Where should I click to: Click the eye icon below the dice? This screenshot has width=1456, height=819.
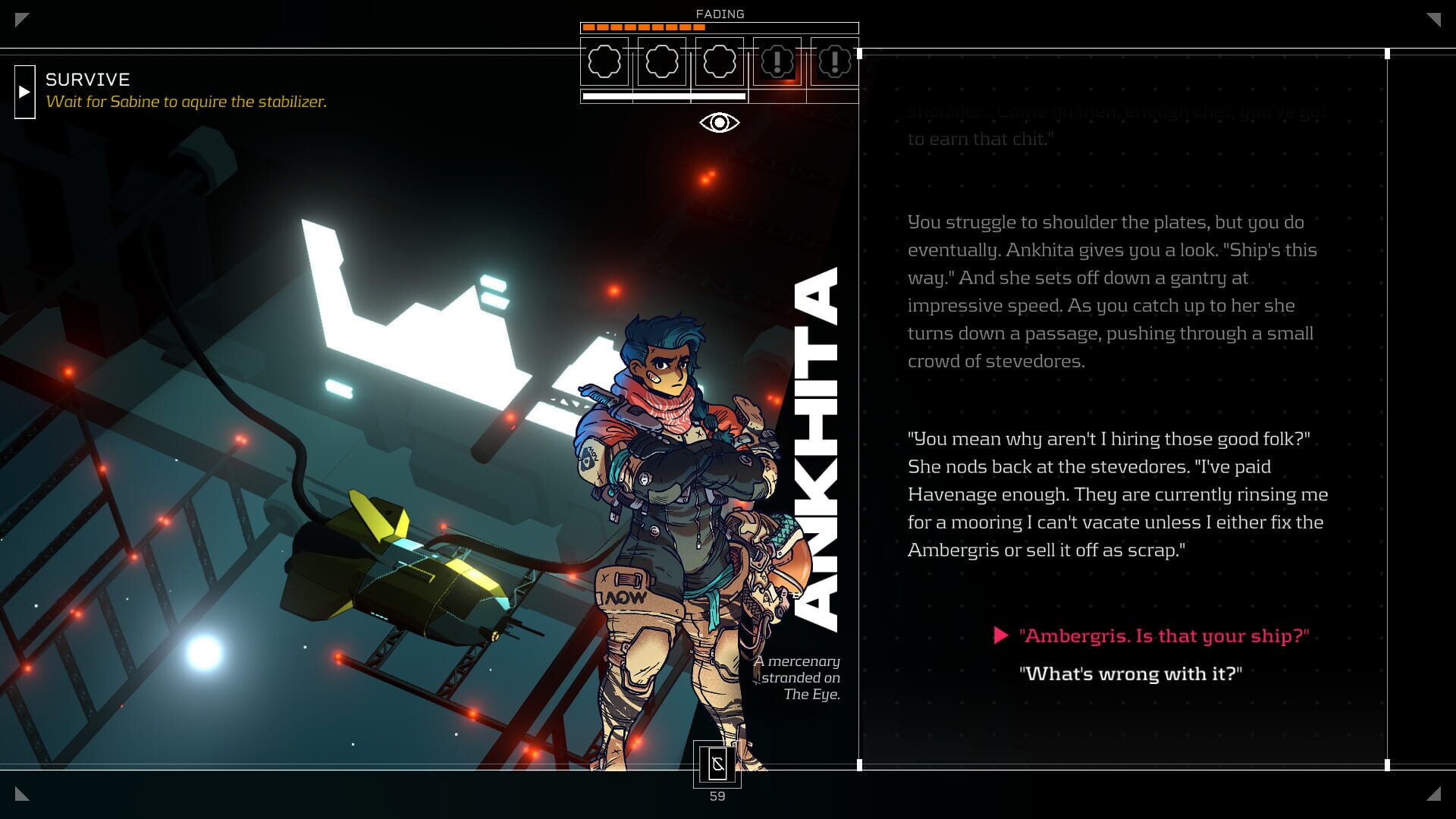tap(719, 122)
